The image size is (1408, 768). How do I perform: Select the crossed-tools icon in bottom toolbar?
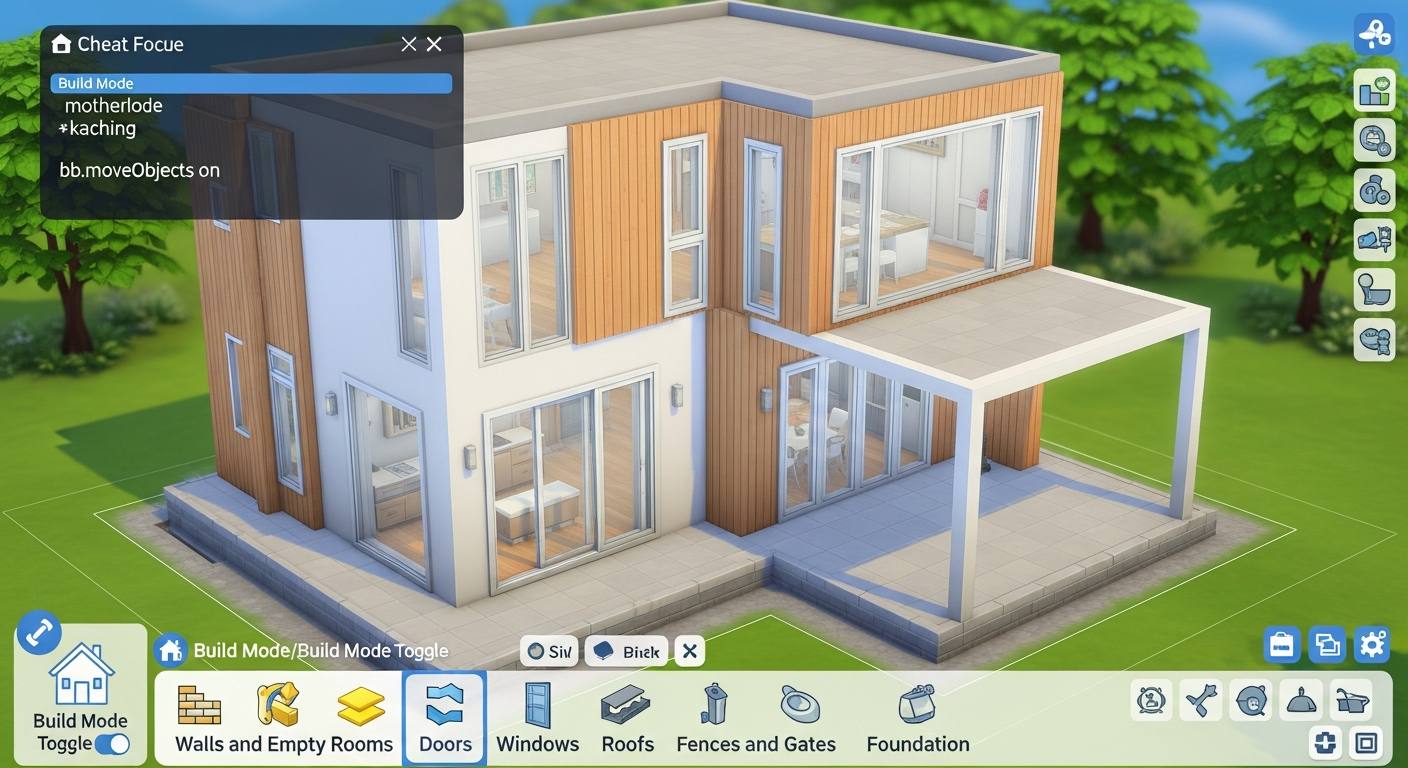click(1201, 700)
